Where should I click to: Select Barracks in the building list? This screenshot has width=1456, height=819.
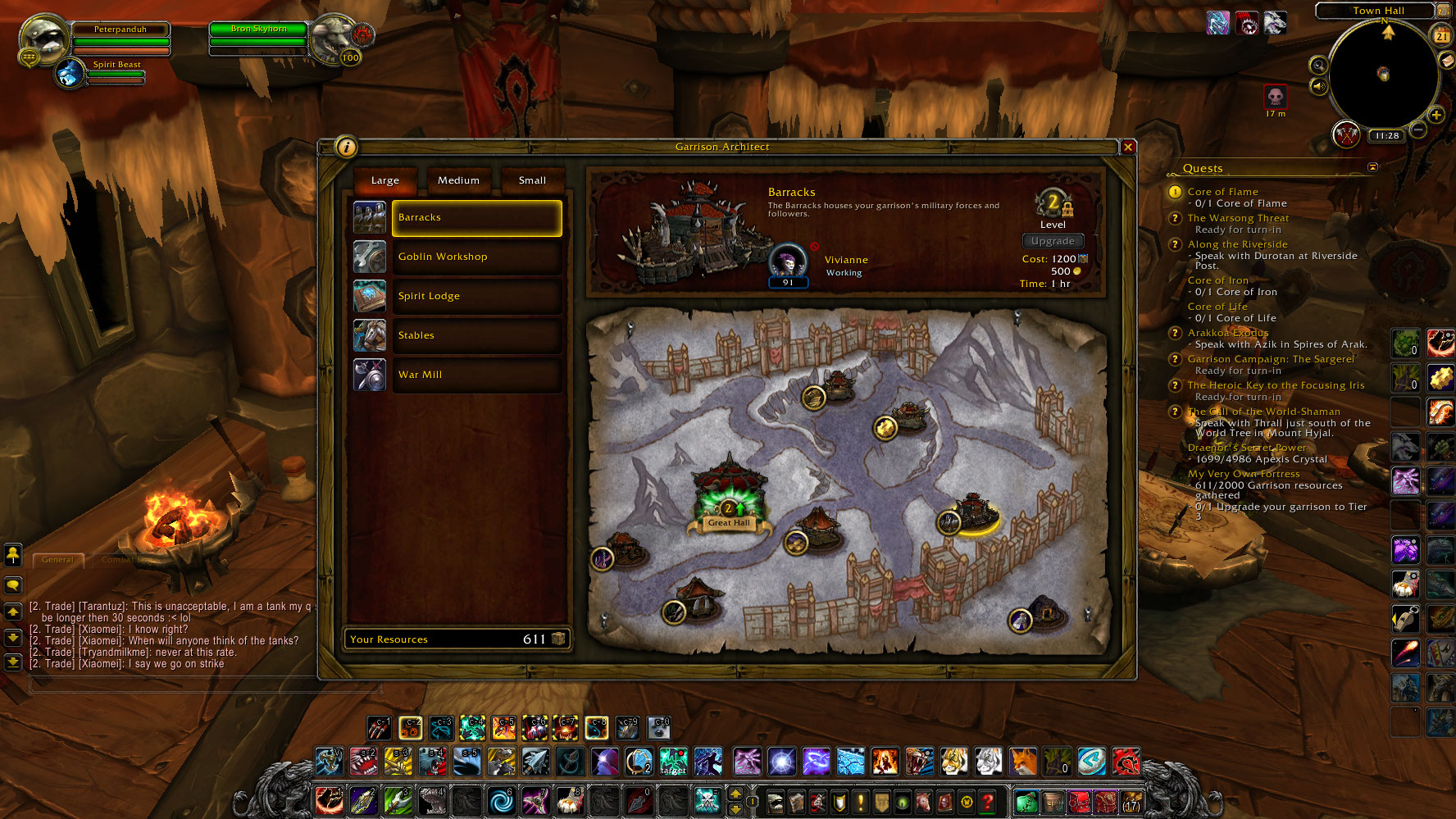point(476,217)
